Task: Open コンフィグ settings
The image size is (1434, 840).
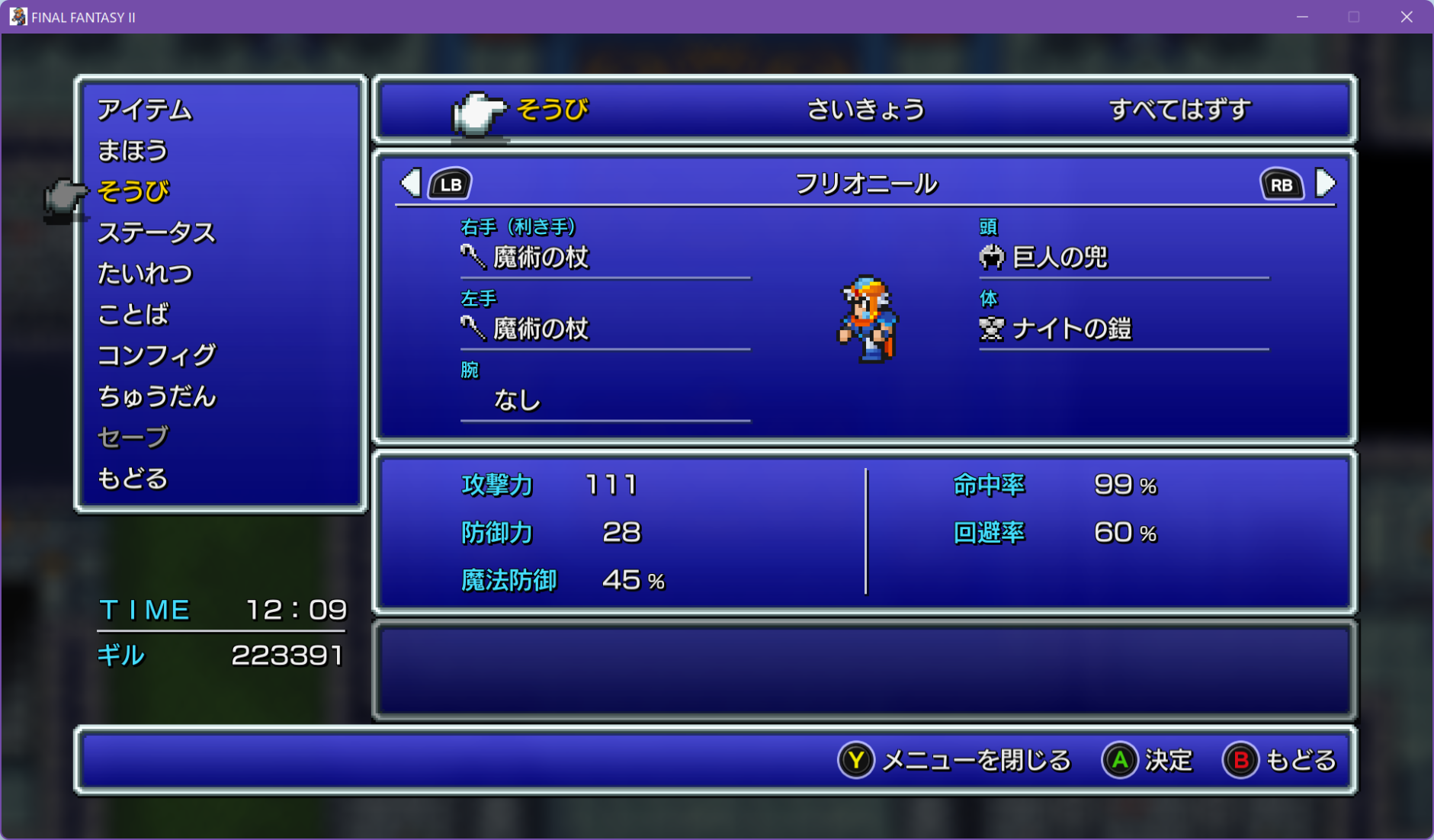Action: coord(156,355)
